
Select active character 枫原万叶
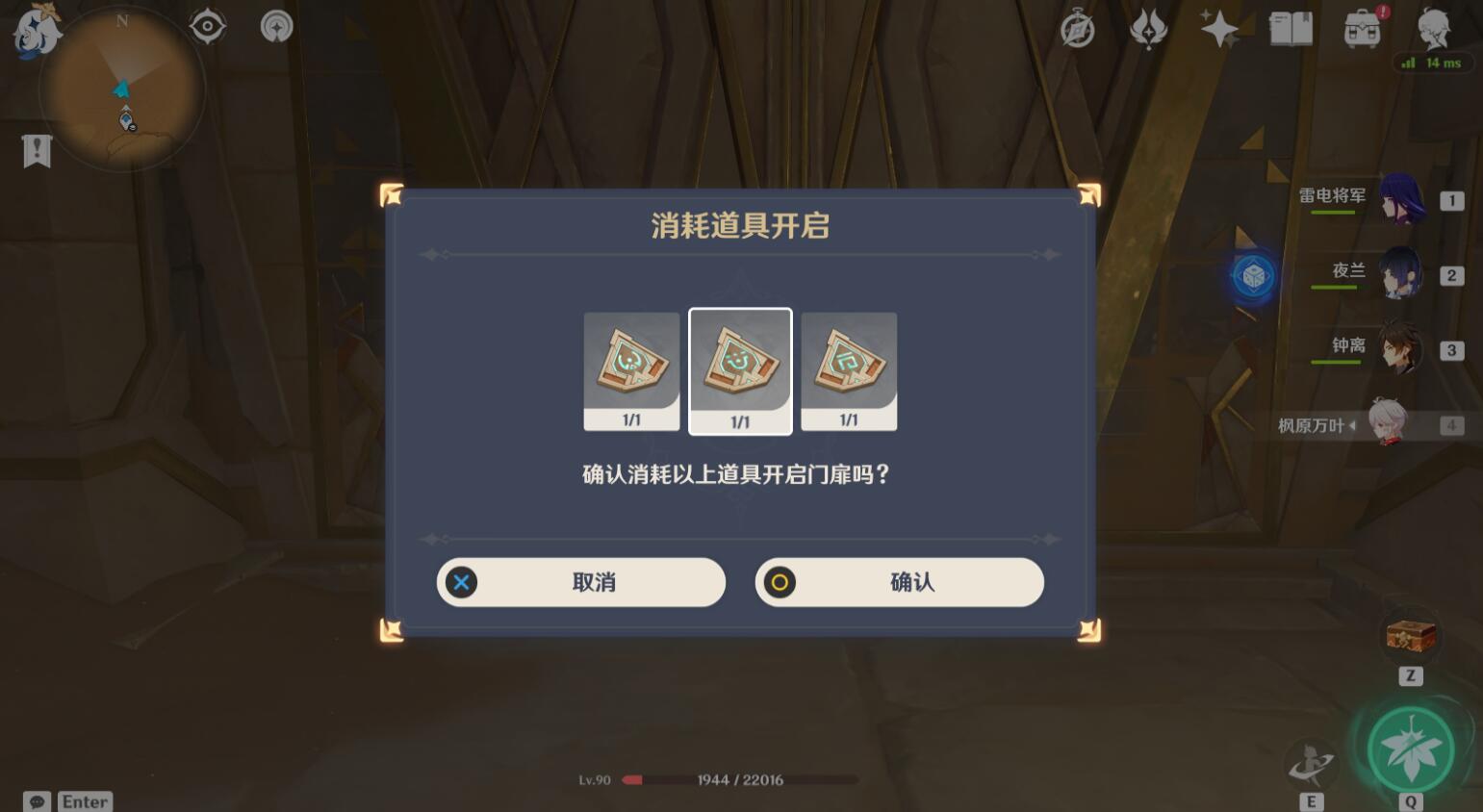1390,424
